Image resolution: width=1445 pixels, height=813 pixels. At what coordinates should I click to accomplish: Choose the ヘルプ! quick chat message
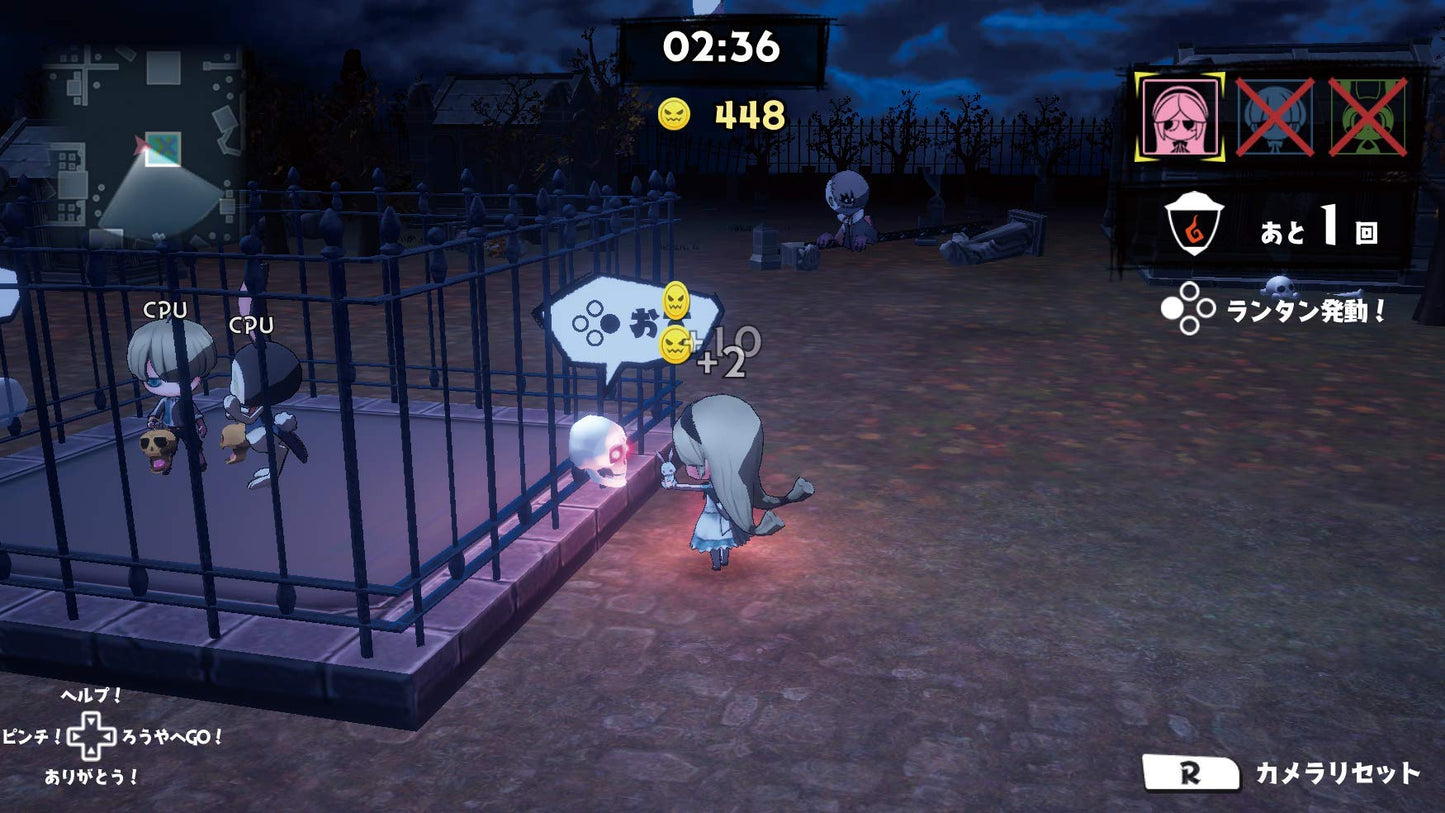point(92,696)
